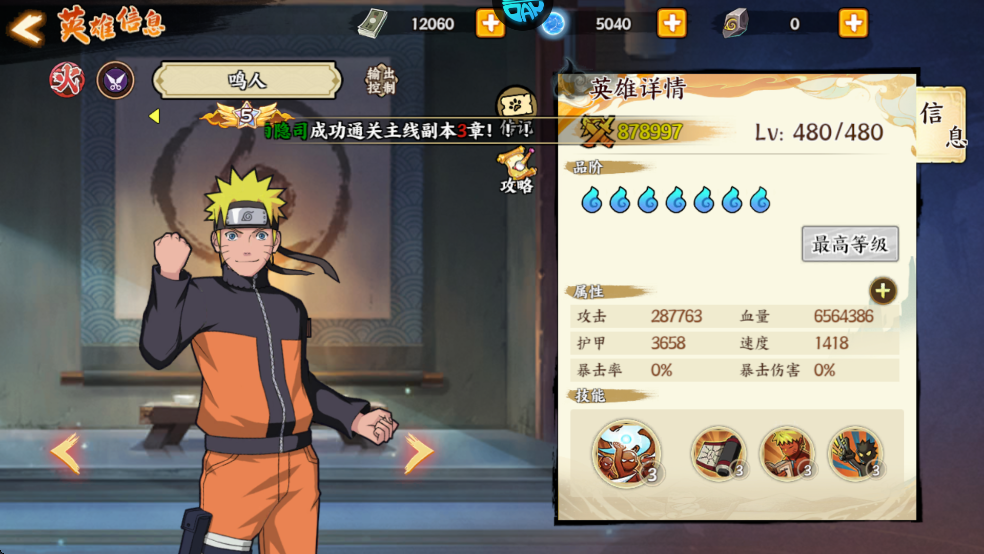Open the 输出控制 role label
This screenshot has width=984, height=554.
381,81
